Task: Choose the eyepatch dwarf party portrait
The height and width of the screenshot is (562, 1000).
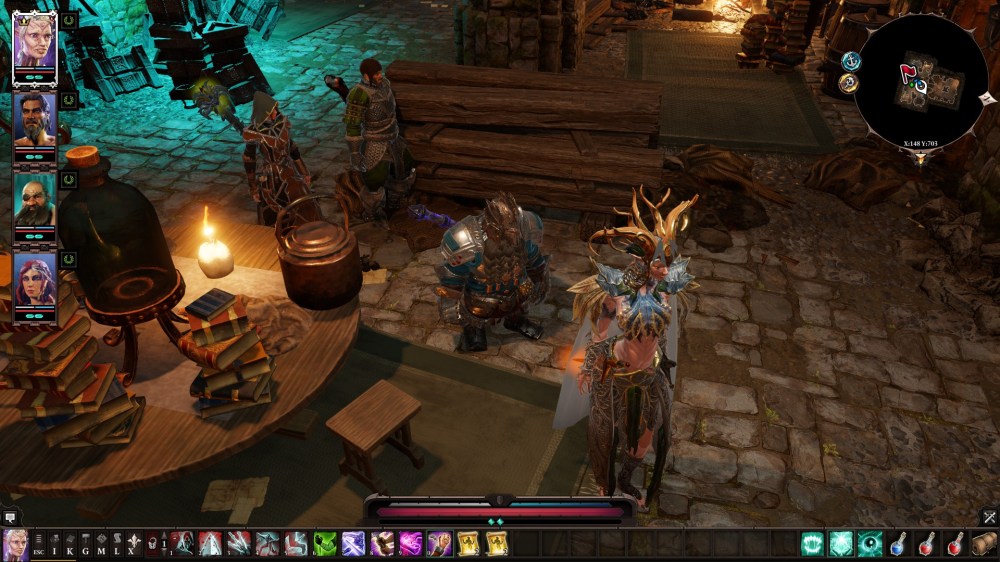Action: coord(34,207)
